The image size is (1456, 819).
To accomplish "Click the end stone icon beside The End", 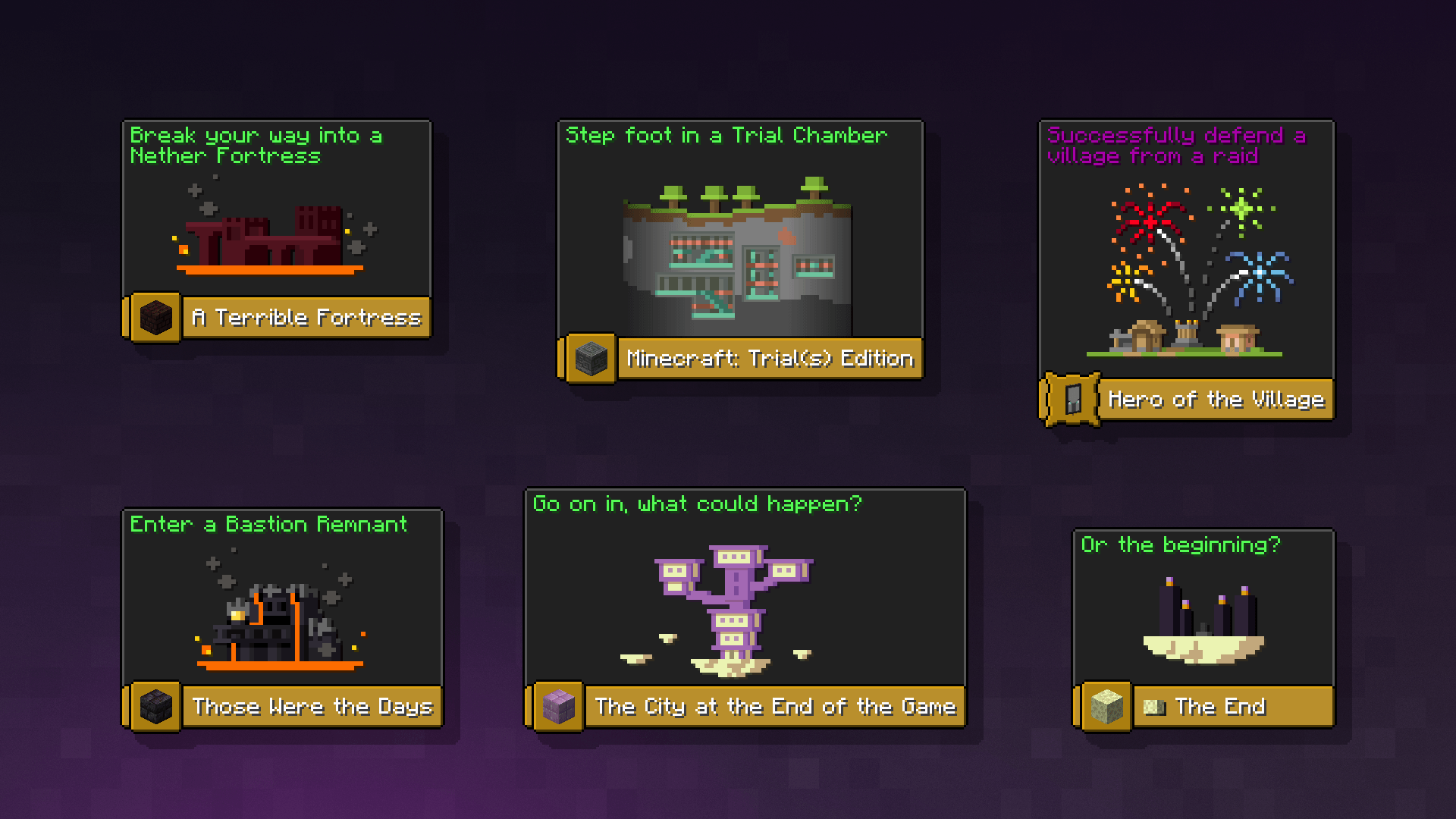I will 1106,707.
